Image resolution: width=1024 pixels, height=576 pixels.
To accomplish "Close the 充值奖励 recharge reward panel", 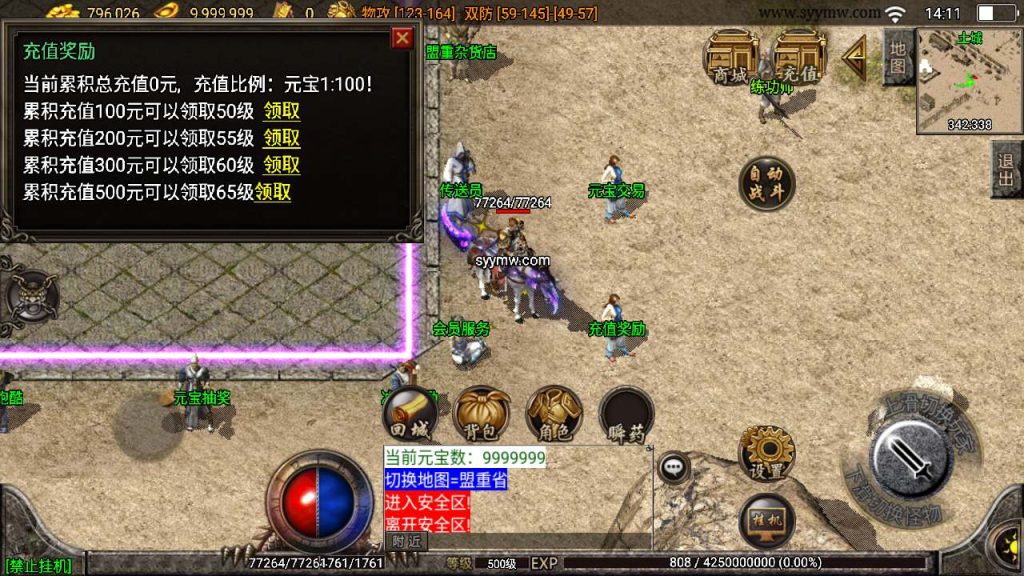I will (x=402, y=38).
